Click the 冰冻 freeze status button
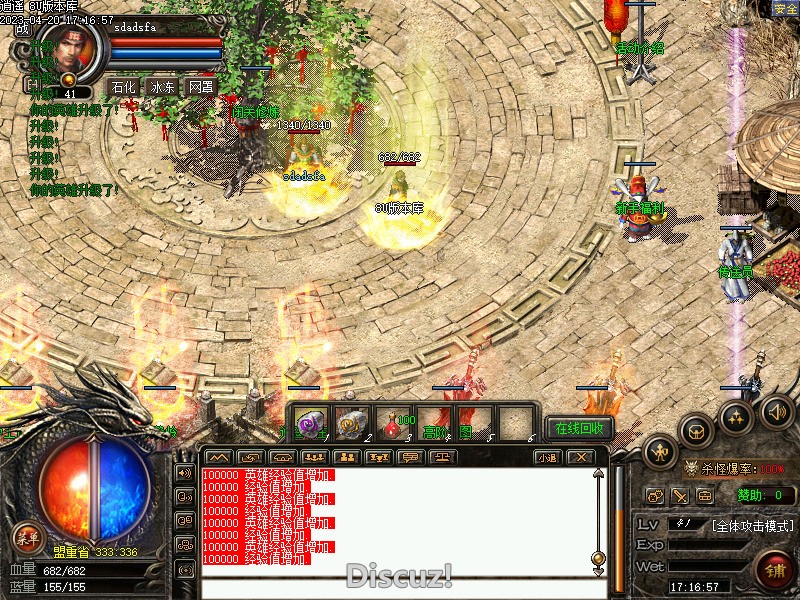This screenshot has height=600, width=800. click(162, 87)
